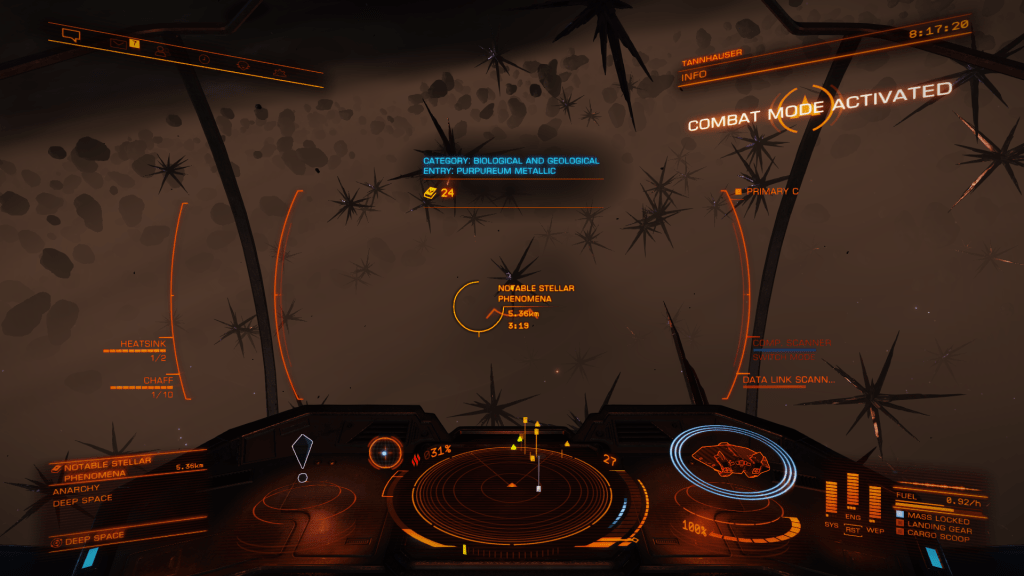Click the WEP power distributor column

875,502
